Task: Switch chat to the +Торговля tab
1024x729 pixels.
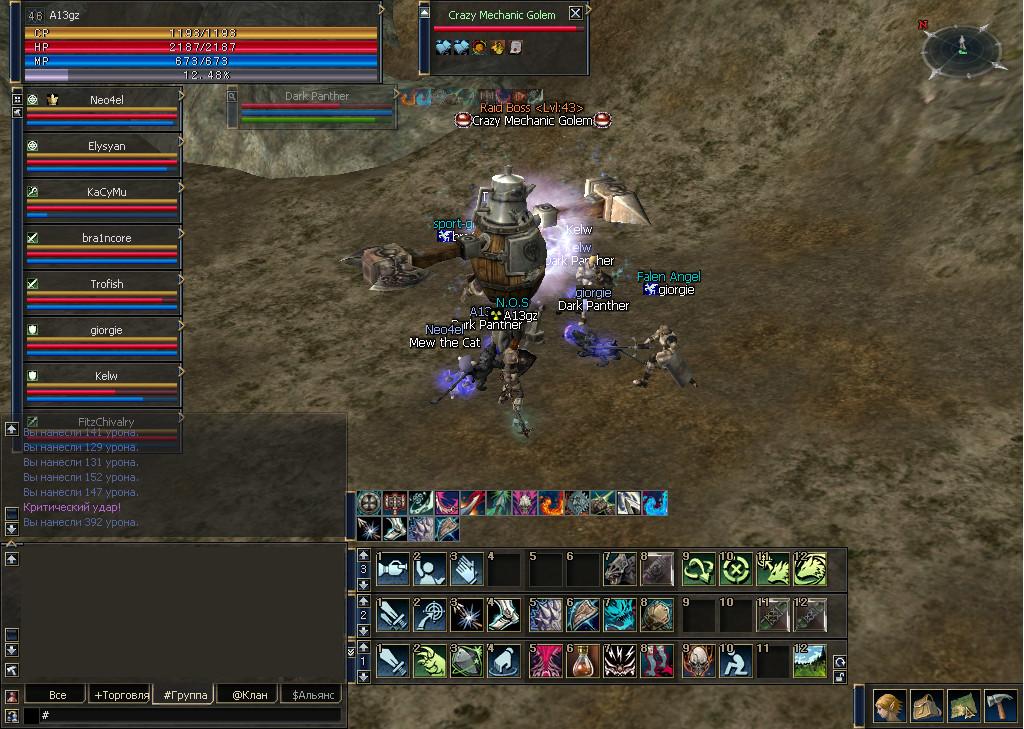Action: 120,695
